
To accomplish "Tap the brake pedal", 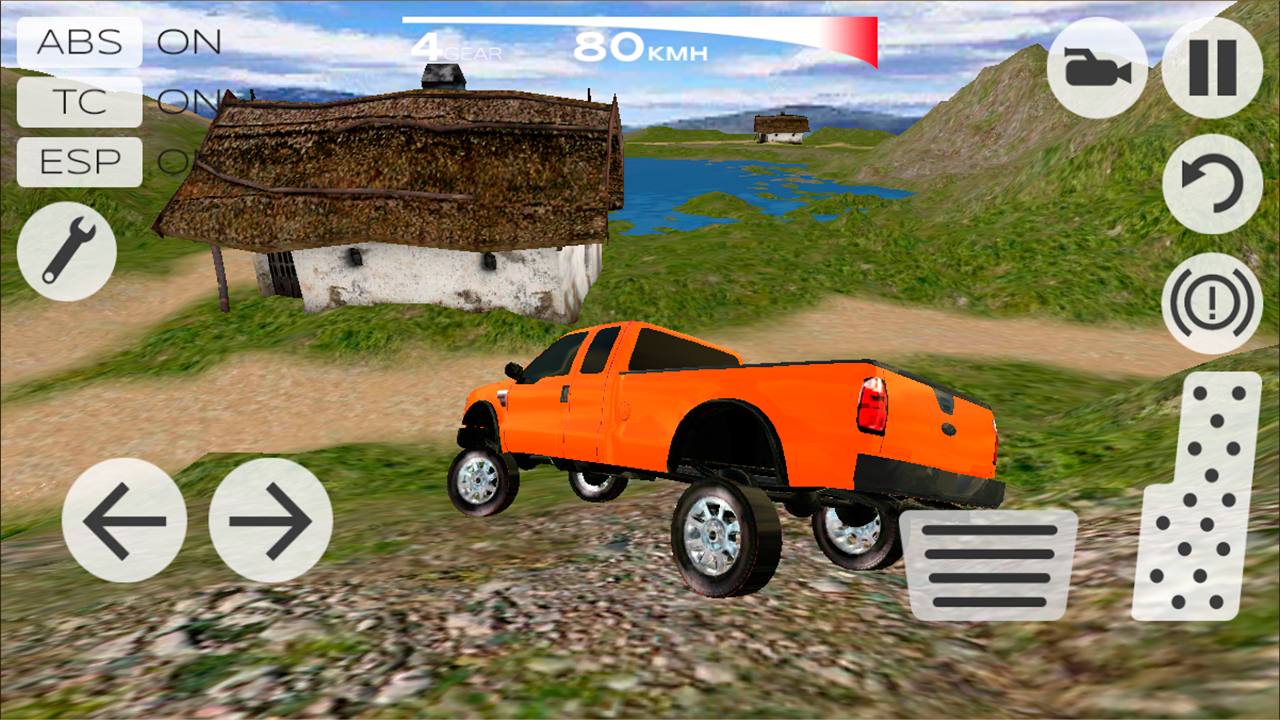I will [x=988, y=565].
